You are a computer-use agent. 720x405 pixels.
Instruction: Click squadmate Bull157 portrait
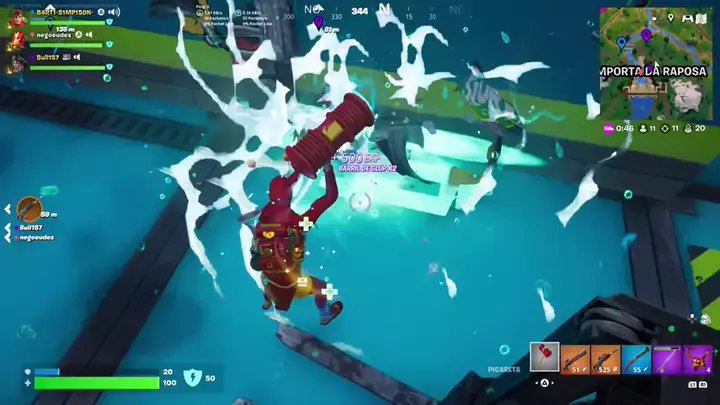point(17,62)
